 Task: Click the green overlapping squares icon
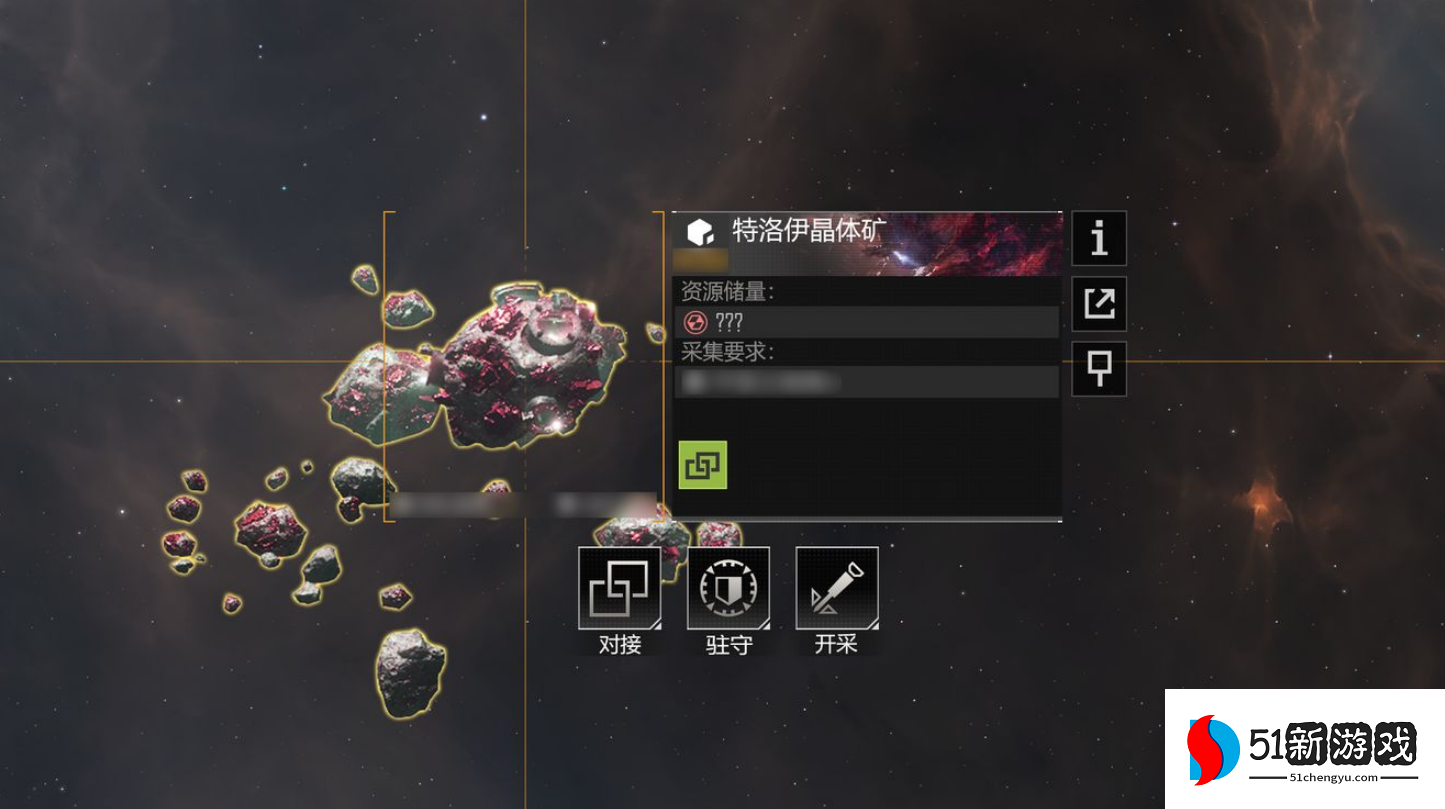(703, 465)
